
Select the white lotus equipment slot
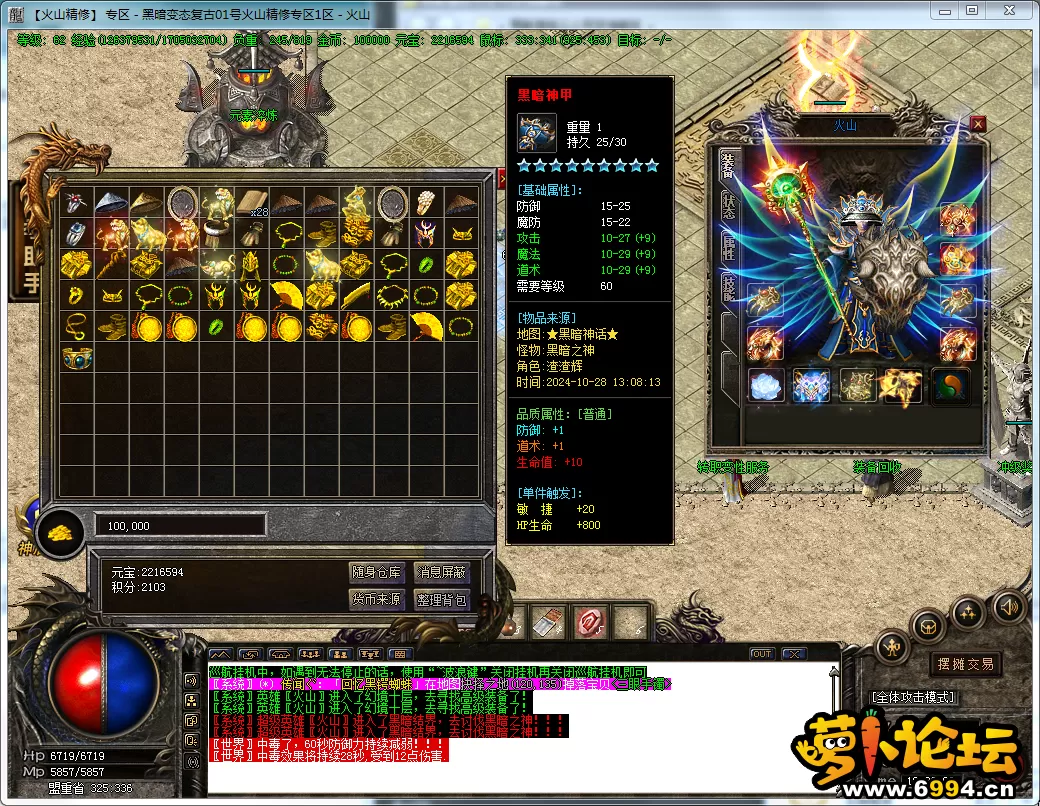(766, 386)
